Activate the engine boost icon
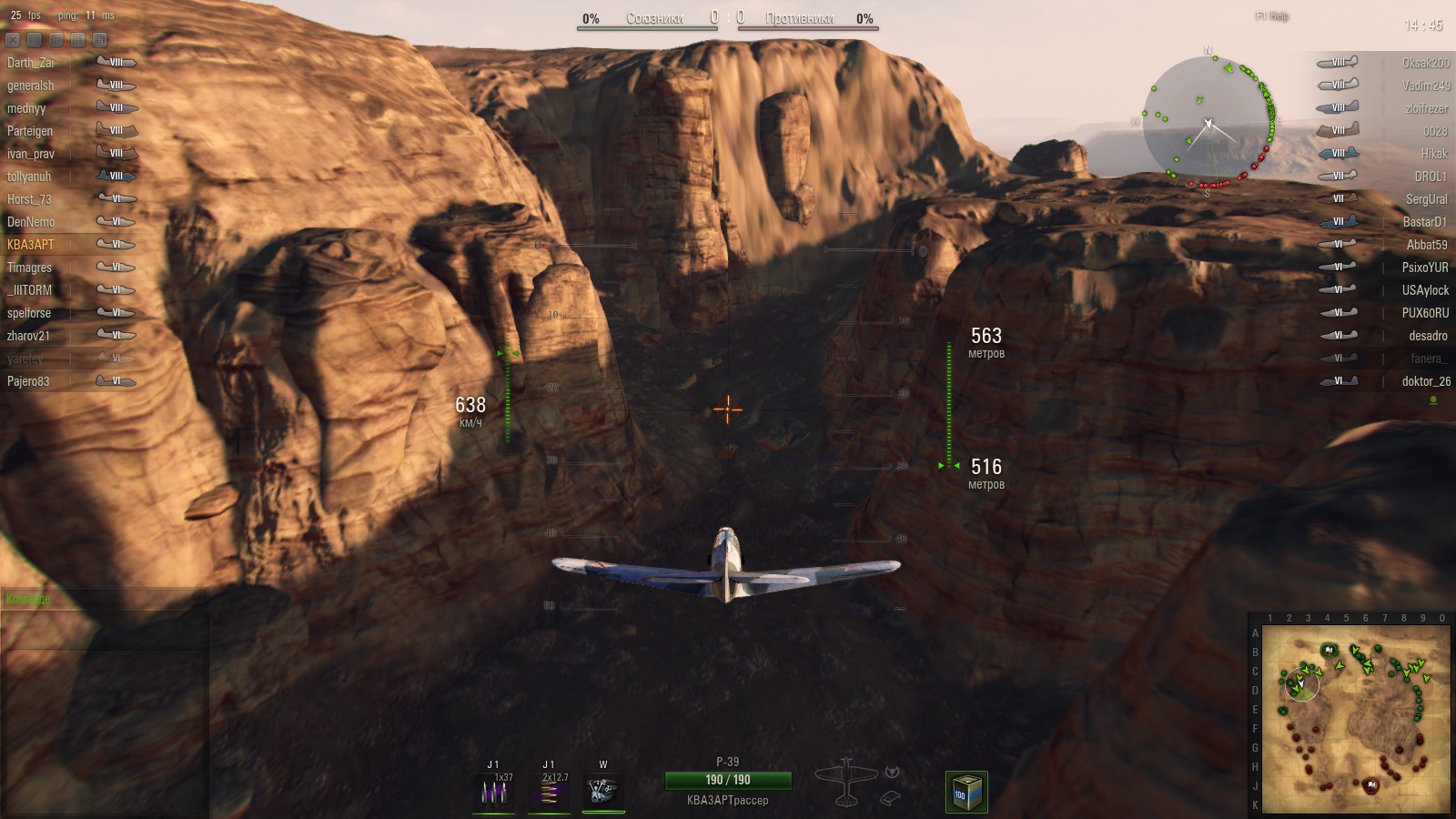This screenshot has width=1456, height=819. pos(602,790)
